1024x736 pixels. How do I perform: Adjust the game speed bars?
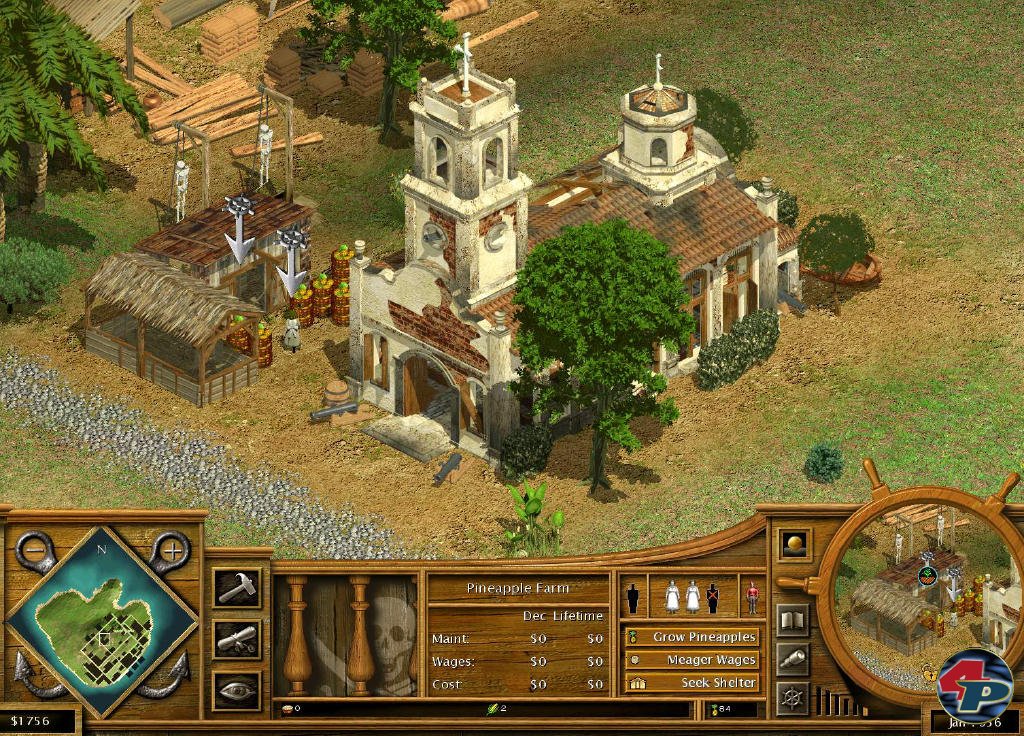(840, 701)
